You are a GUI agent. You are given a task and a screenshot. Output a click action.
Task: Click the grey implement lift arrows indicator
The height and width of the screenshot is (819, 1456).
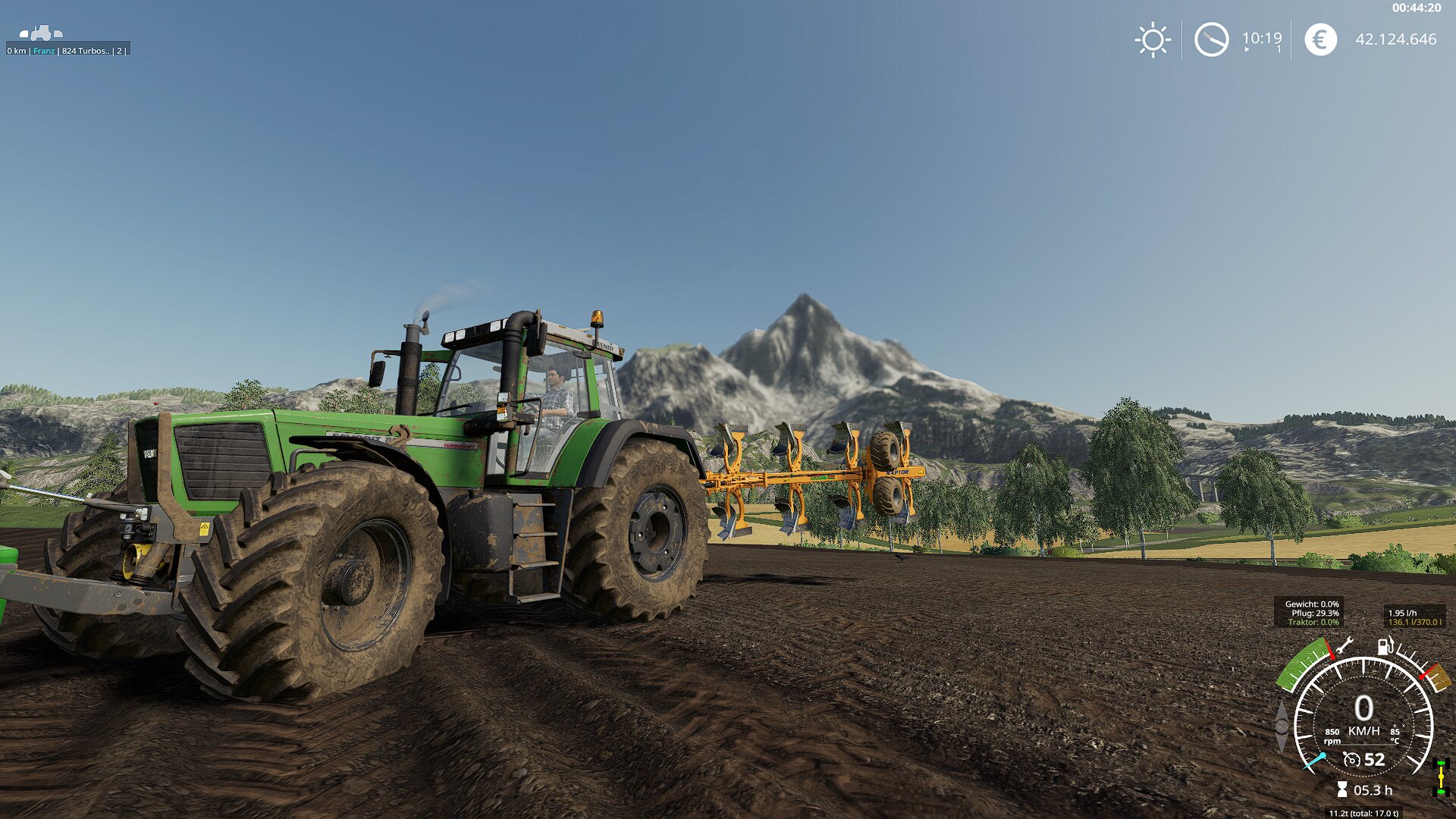[x=1282, y=726]
